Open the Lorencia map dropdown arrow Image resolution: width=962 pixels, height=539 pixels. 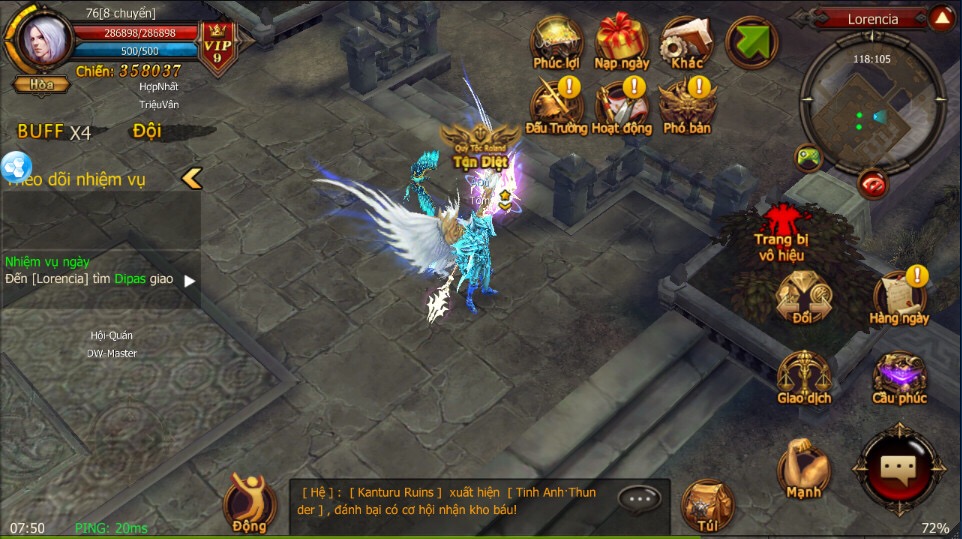(941, 18)
